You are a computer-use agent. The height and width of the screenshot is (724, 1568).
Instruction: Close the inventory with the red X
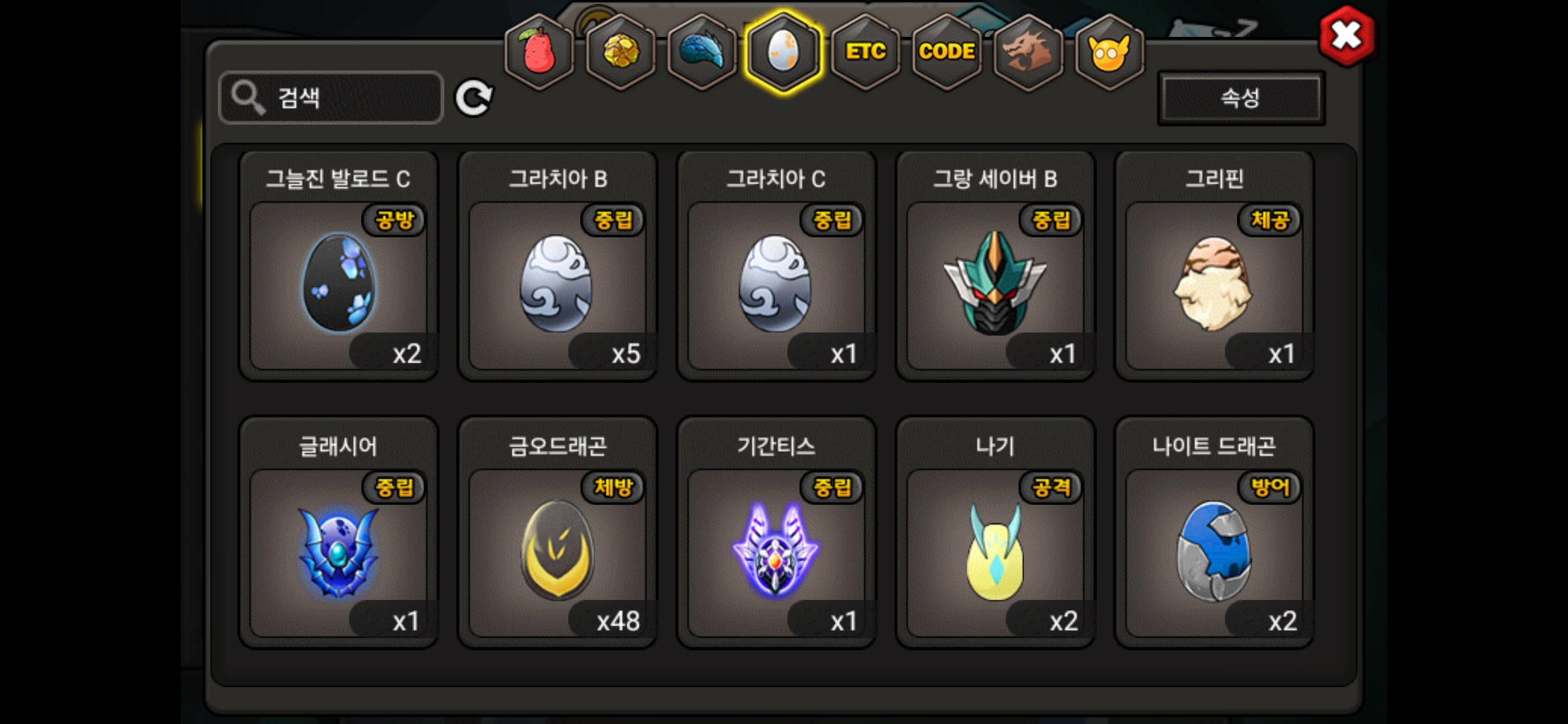pyautogui.click(x=1346, y=36)
